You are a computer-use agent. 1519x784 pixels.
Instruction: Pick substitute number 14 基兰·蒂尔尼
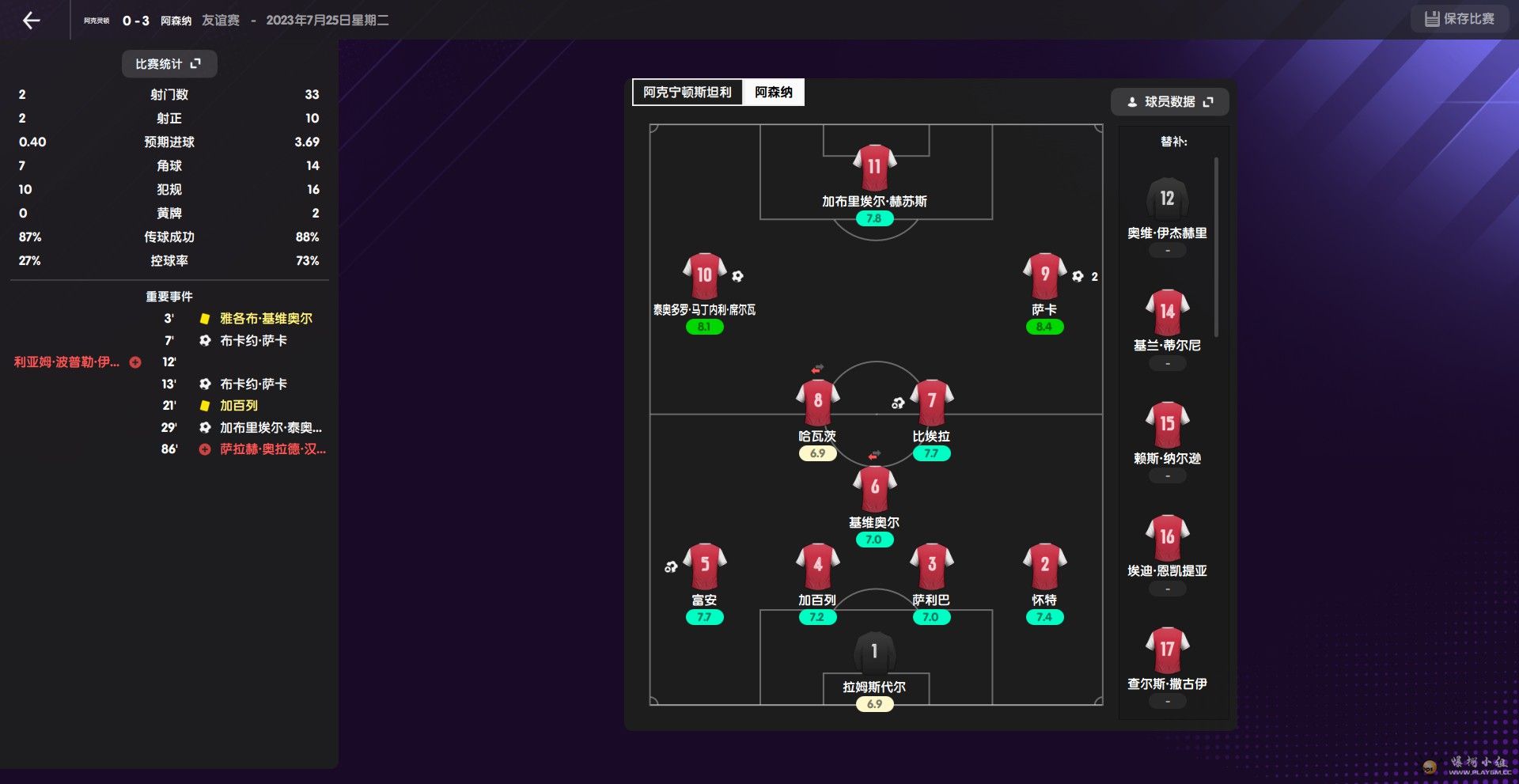pos(1167,313)
